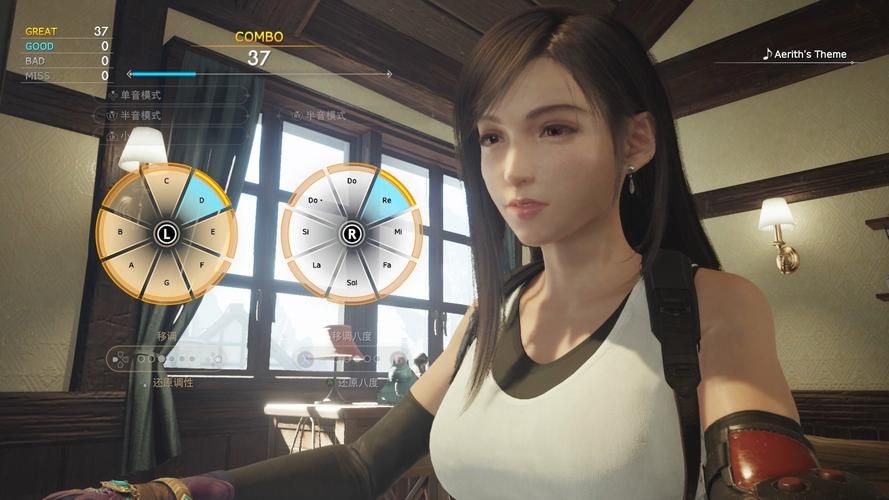This screenshot has width=889, height=500.
Task: Play the top Do note segment
Action: coord(352,182)
